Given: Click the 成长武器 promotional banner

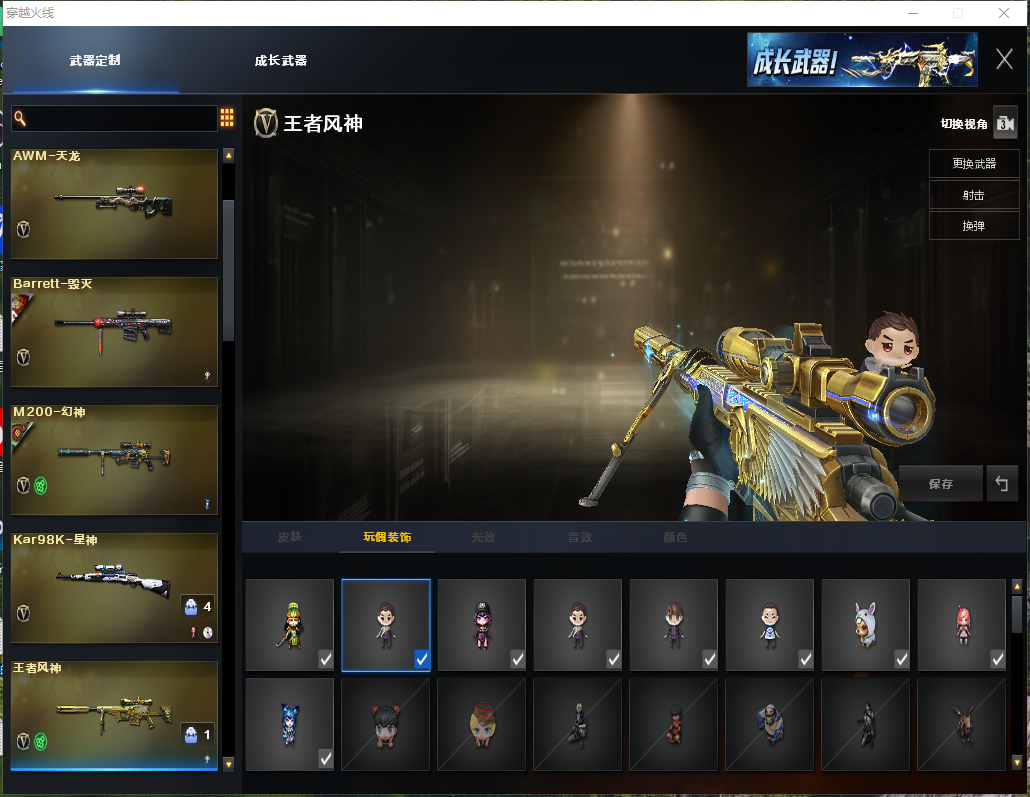Looking at the screenshot, I should [x=862, y=60].
